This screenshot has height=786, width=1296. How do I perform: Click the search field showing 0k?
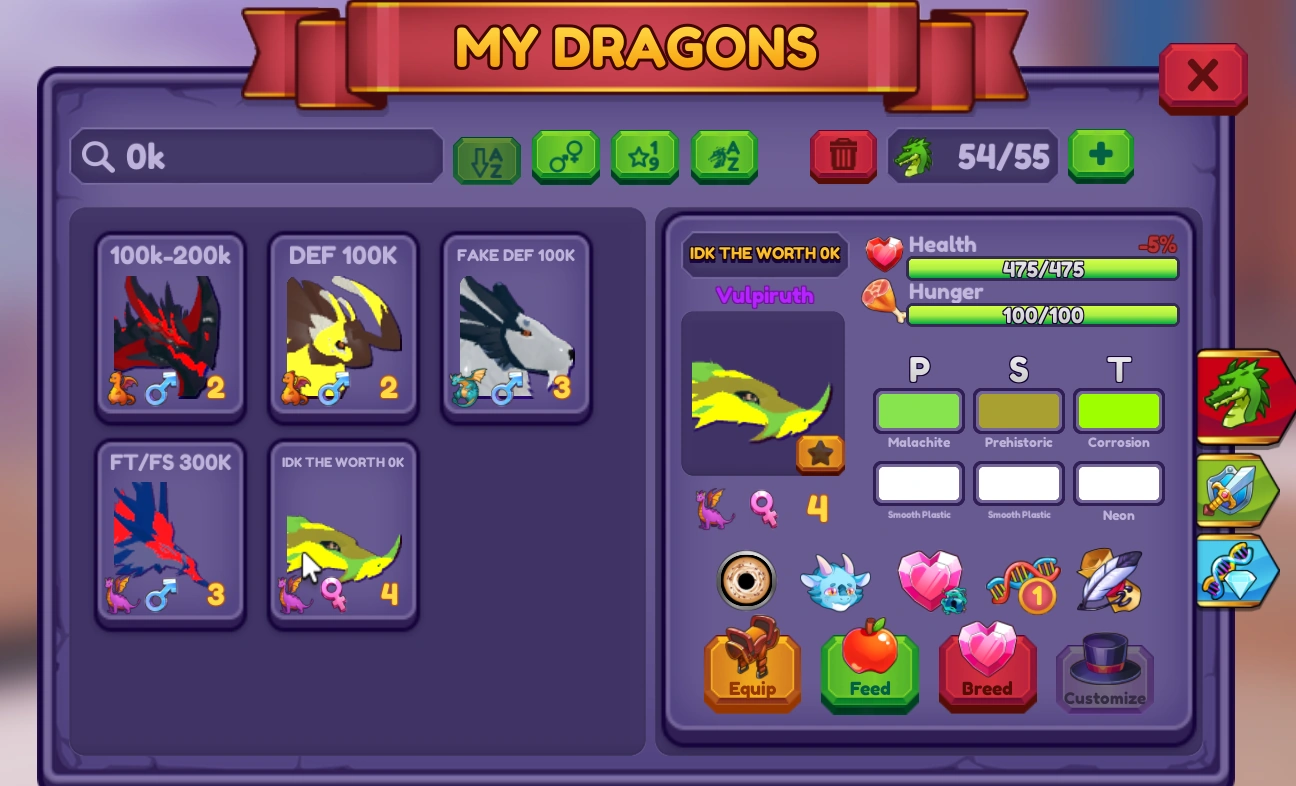[255, 156]
